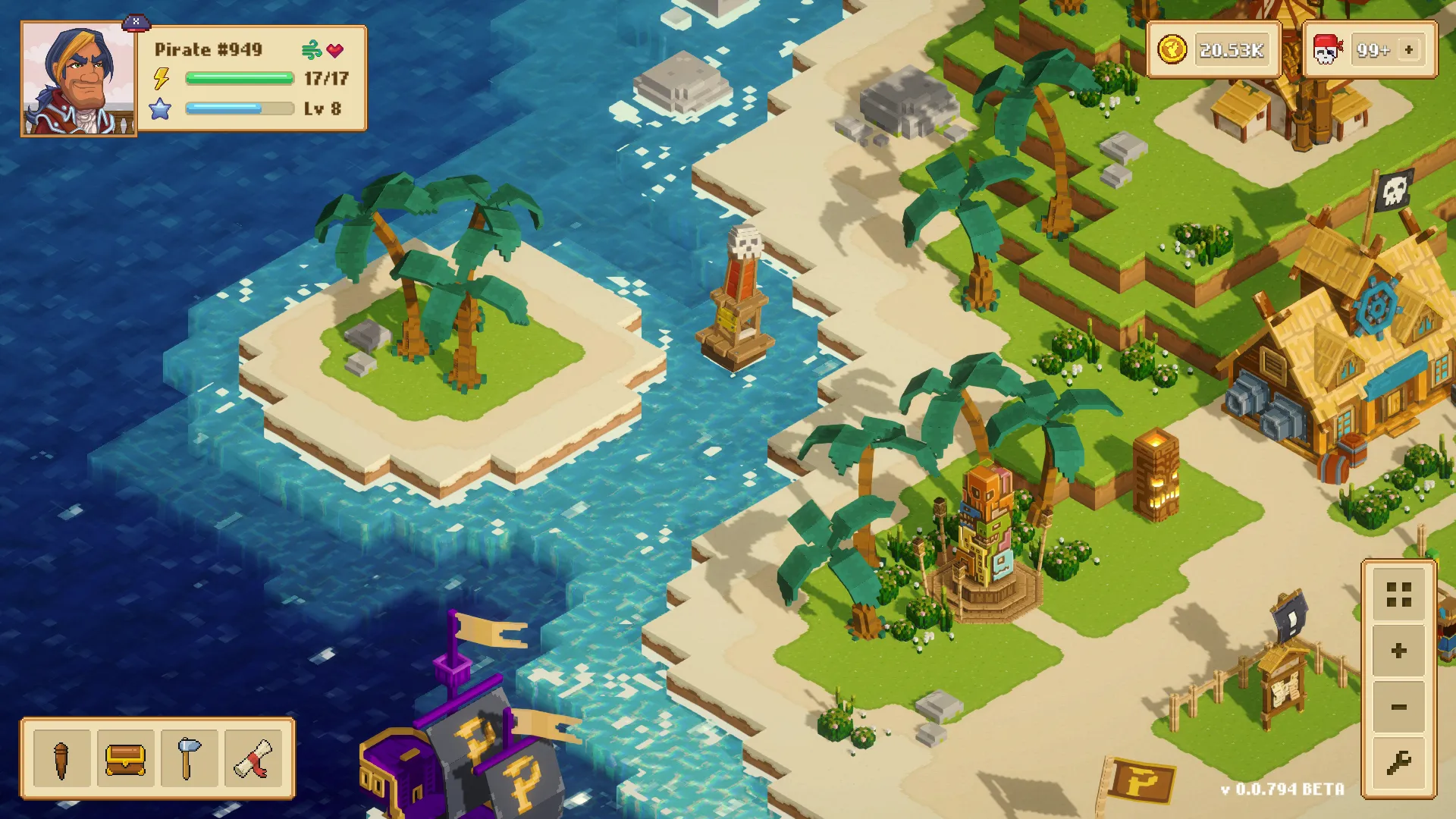The height and width of the screenshot is (819, 1456).
Task: Click the star level icon
Action: click(x=160, y=108)
